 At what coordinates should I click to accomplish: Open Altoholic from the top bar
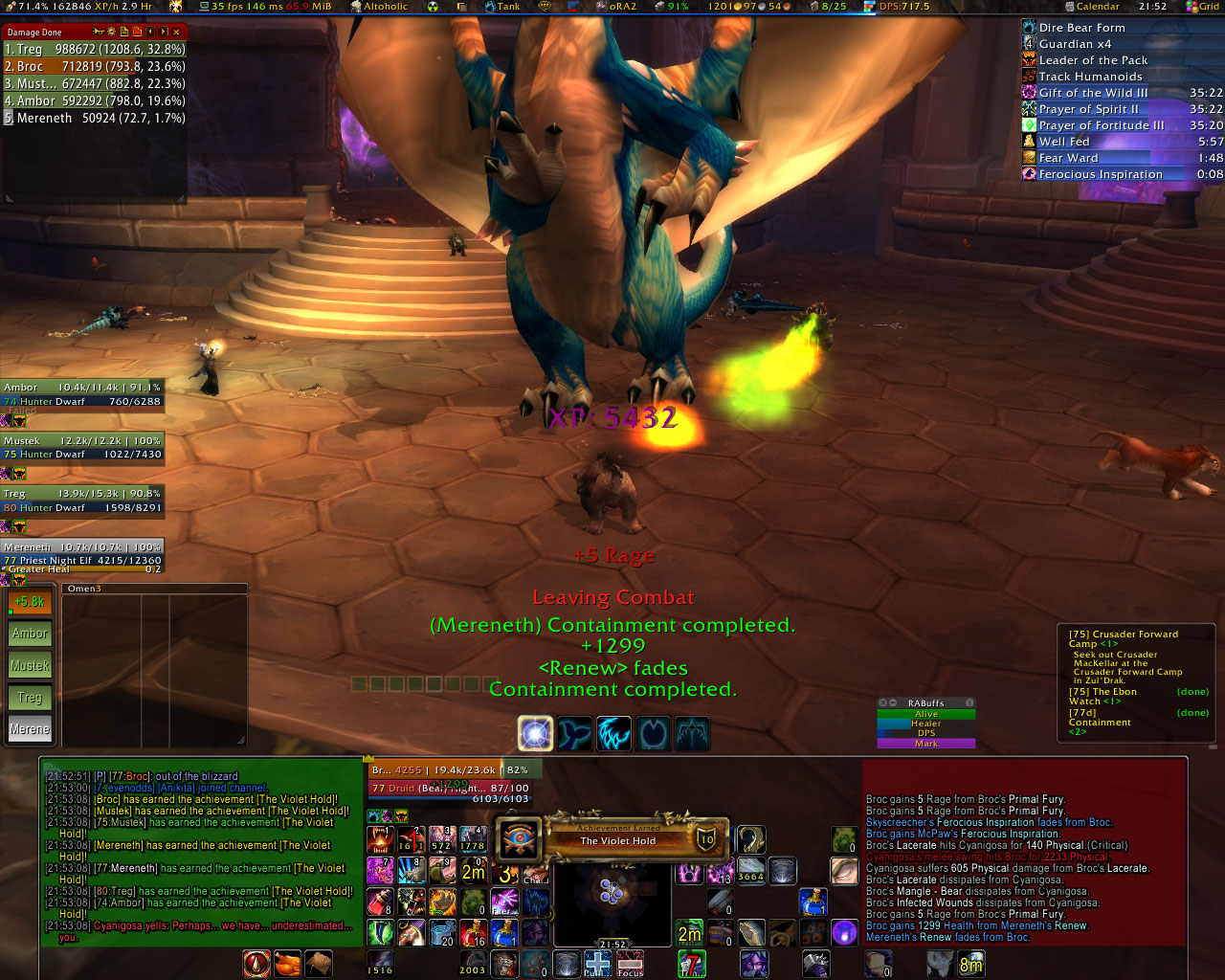pos(385,7)
